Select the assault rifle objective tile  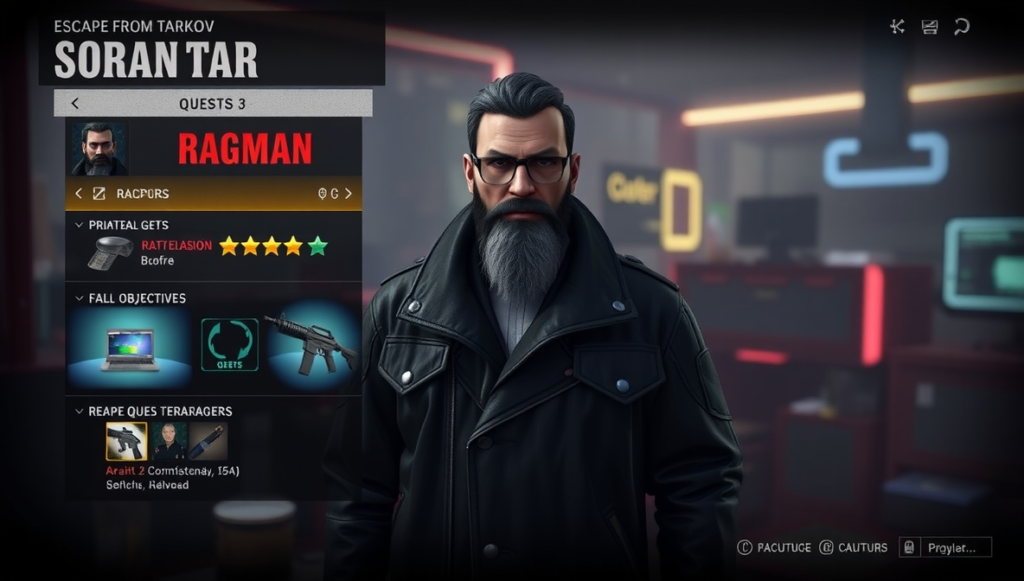(x=309, y=345)
